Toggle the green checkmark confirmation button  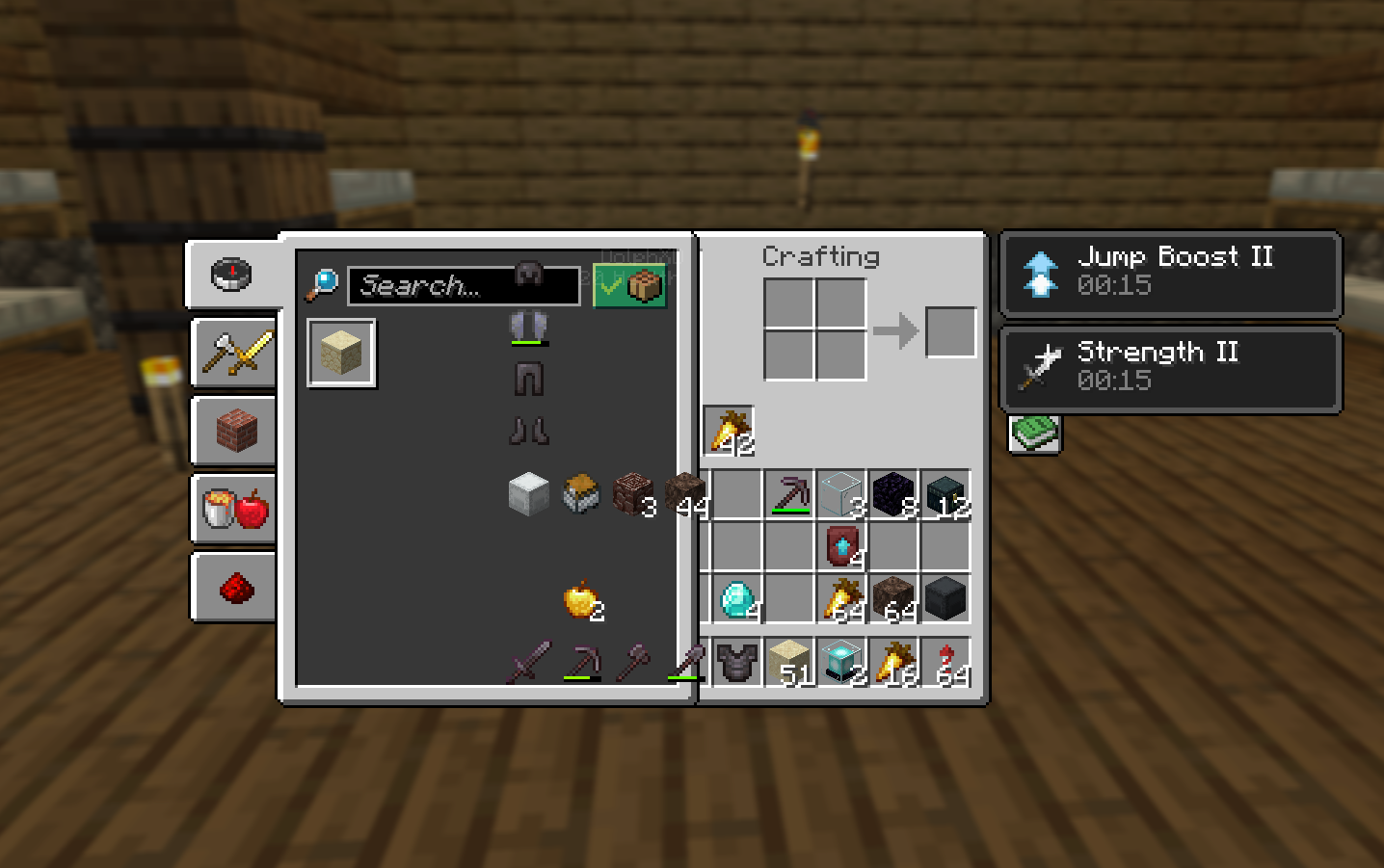click(x=628, y=284)
